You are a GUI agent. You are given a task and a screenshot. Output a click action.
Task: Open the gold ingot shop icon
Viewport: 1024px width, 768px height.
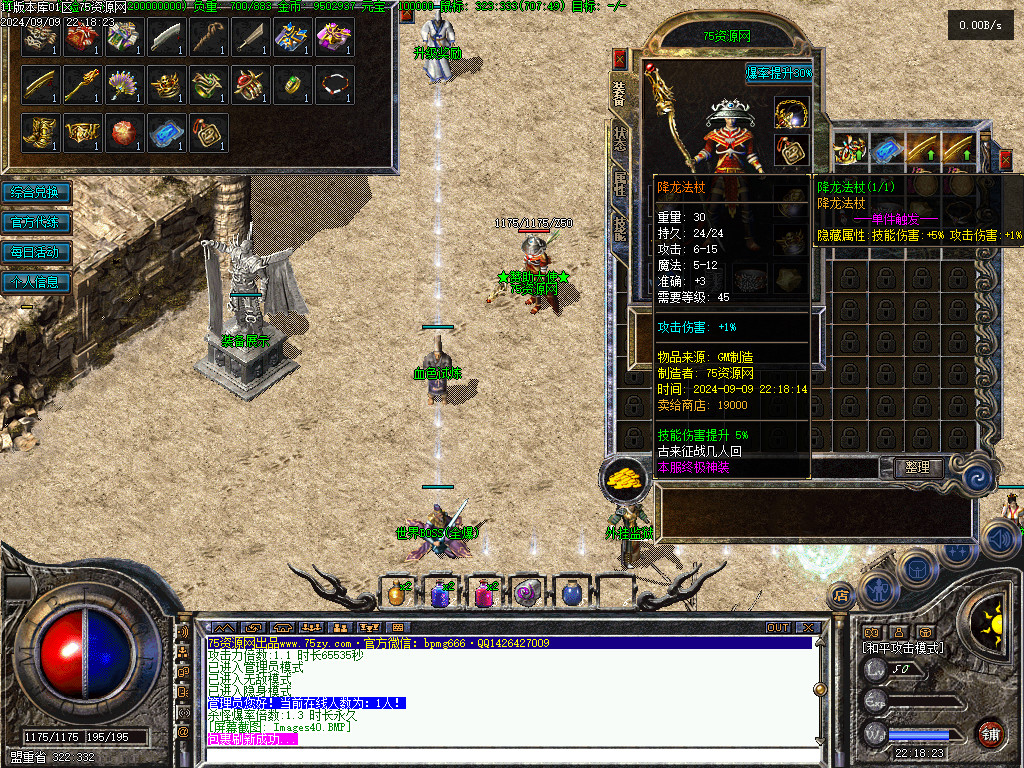626,478
